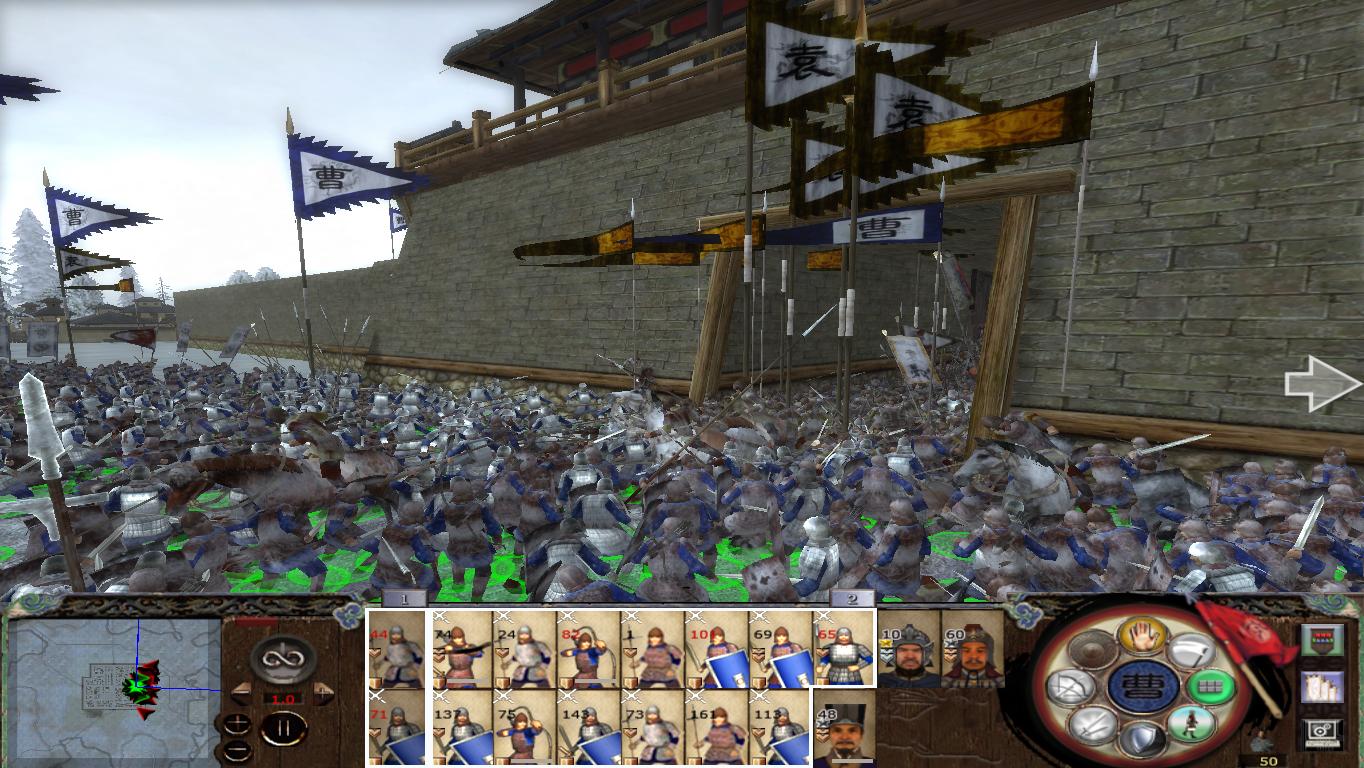Open the scrolls panel icon on the right
1364x768 pixels.
1323,686
